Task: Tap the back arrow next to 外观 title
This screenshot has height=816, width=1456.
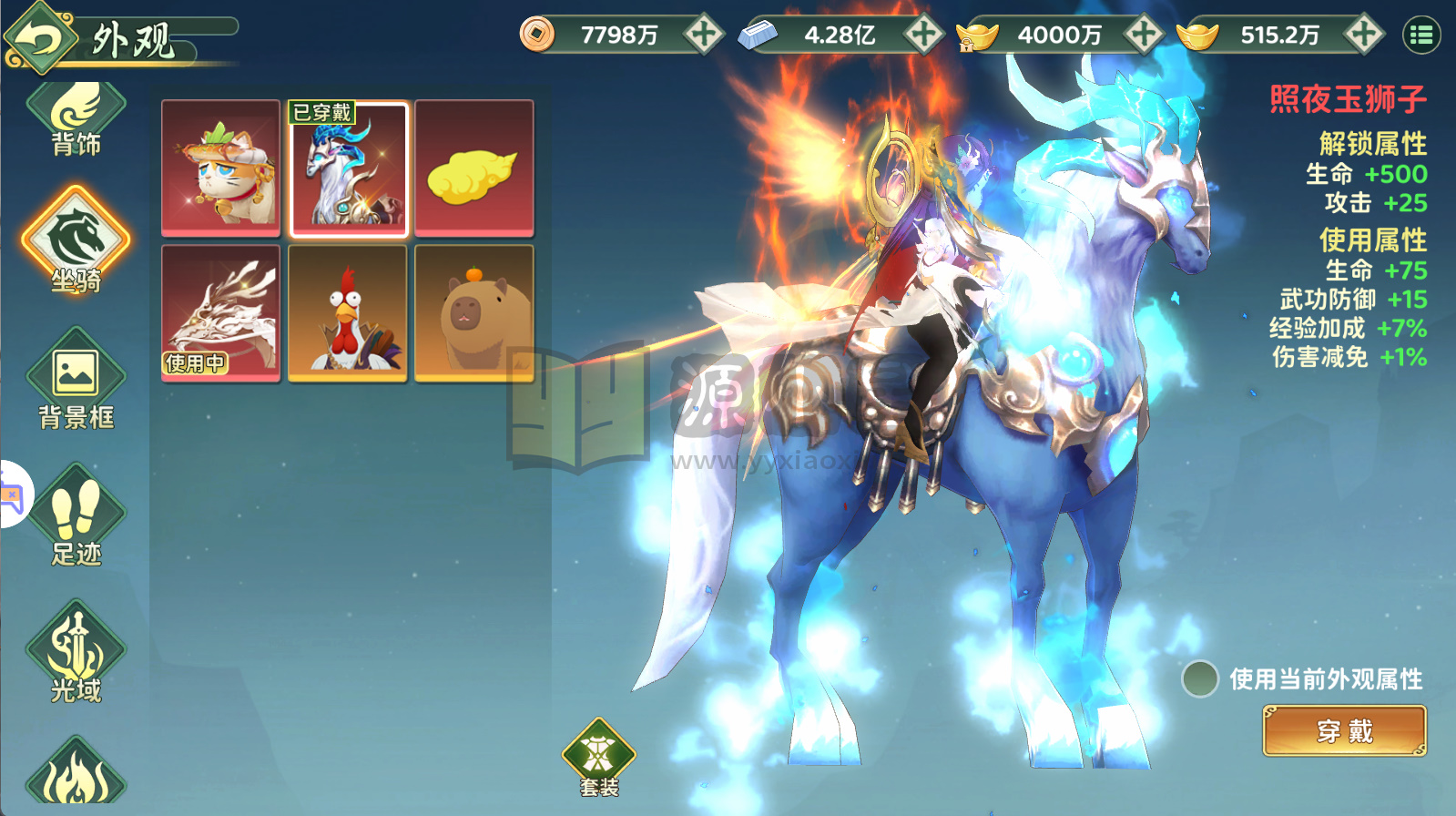Action: click(39, 35)
